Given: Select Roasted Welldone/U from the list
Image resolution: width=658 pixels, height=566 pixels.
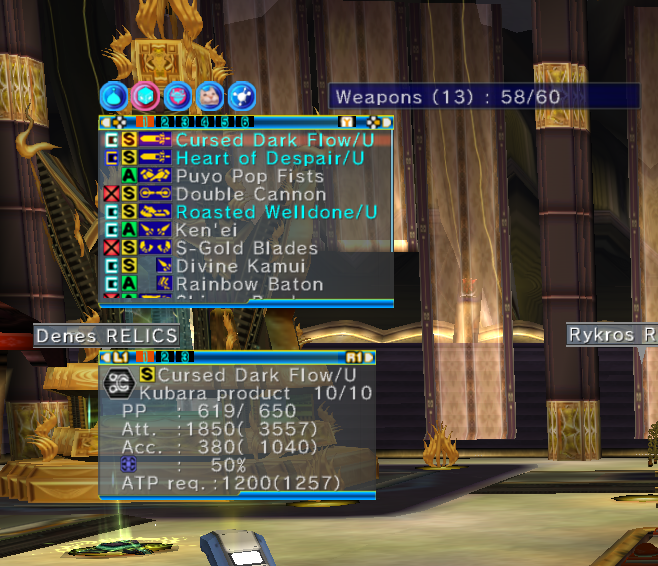Looking at the screenshot, I should point(276,212).
